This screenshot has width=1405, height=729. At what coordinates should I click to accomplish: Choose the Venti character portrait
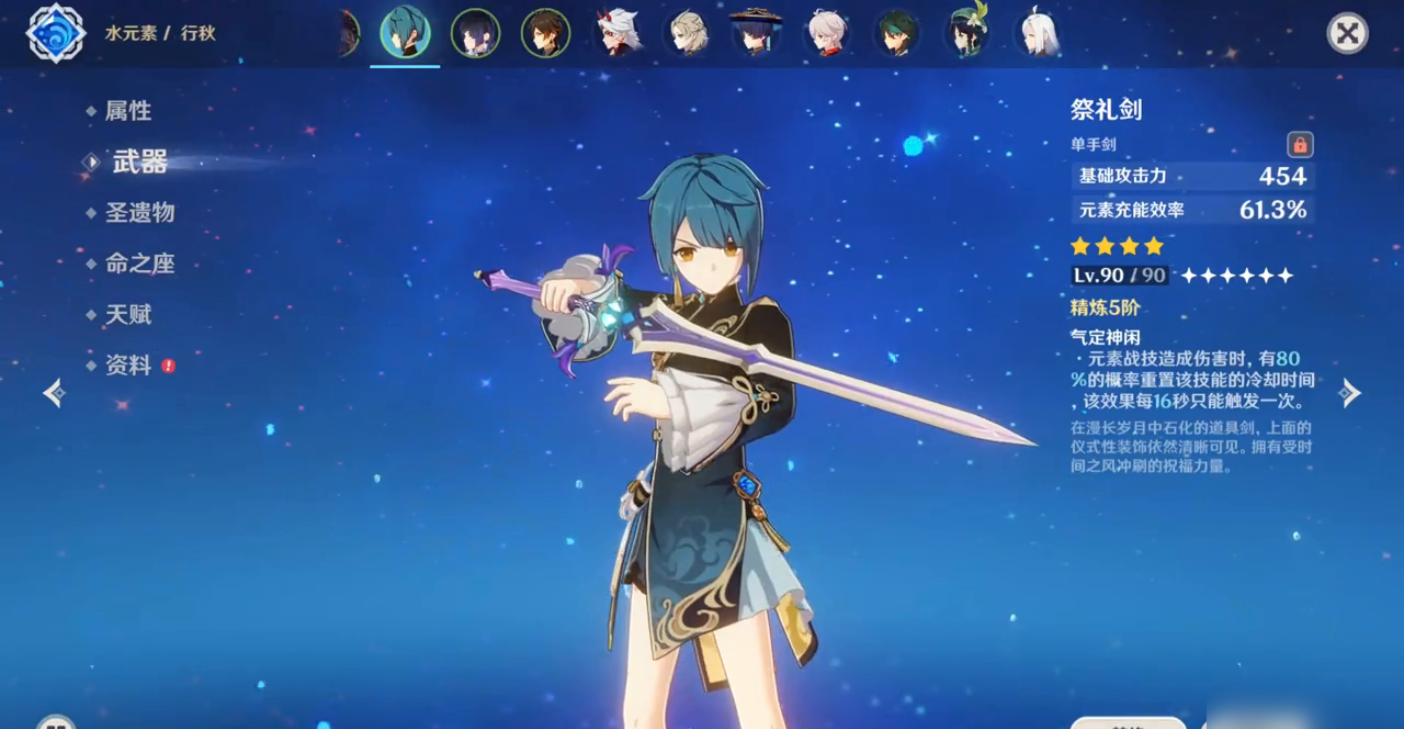point(967,34)
